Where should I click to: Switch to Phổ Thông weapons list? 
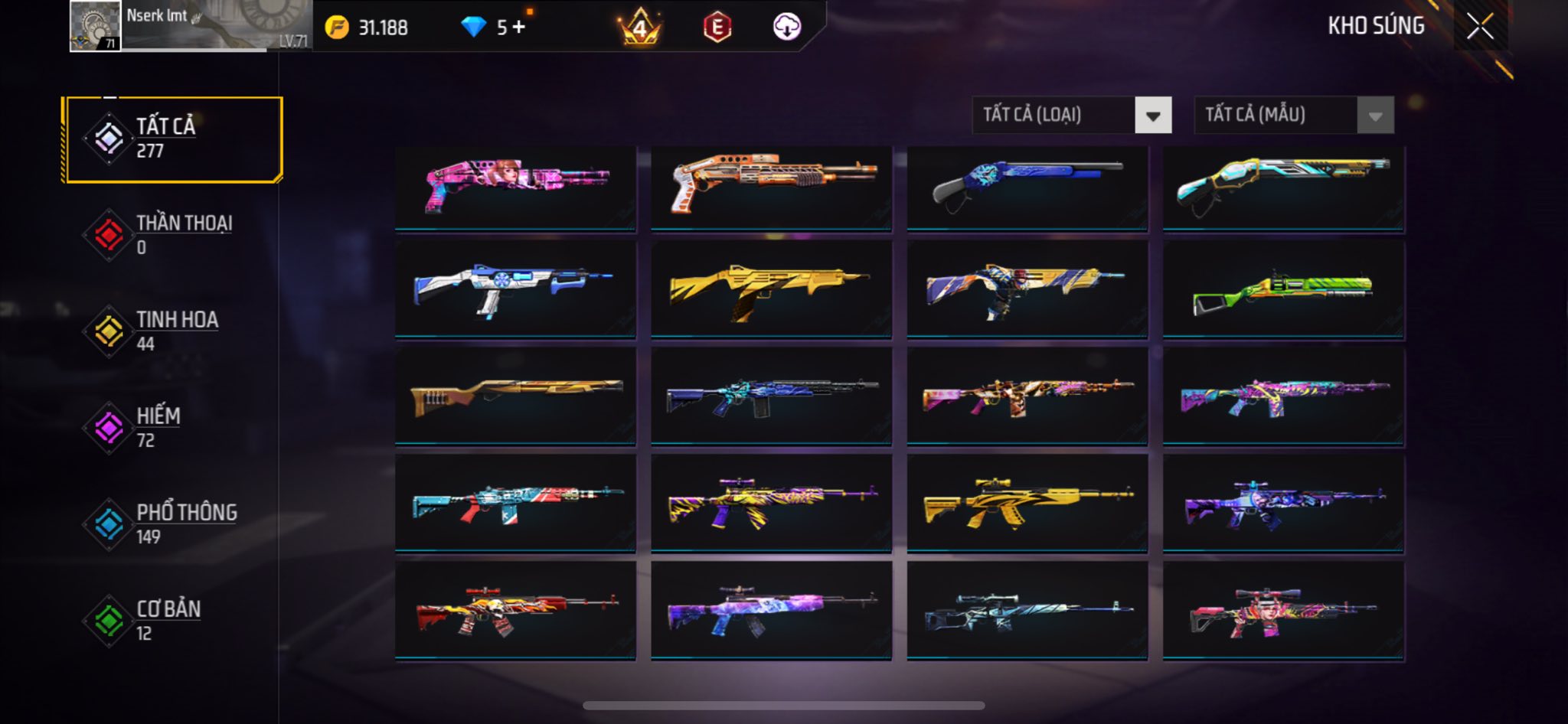click(175, 524)
